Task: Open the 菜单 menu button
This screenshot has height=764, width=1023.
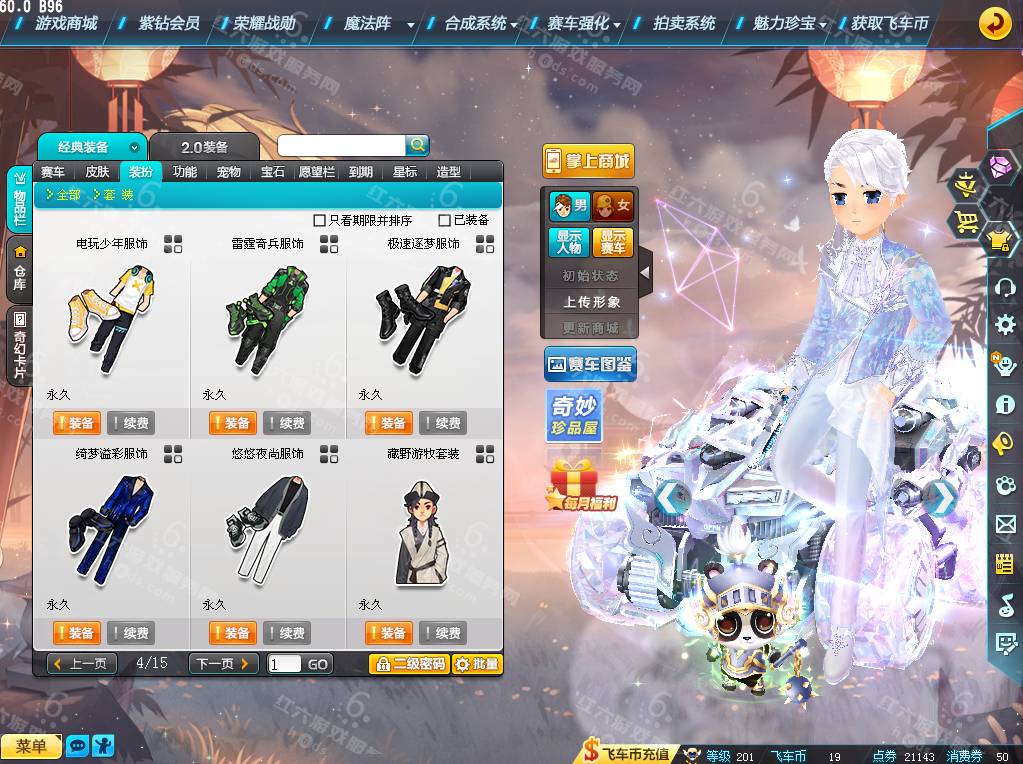Action: click(31, 746)
